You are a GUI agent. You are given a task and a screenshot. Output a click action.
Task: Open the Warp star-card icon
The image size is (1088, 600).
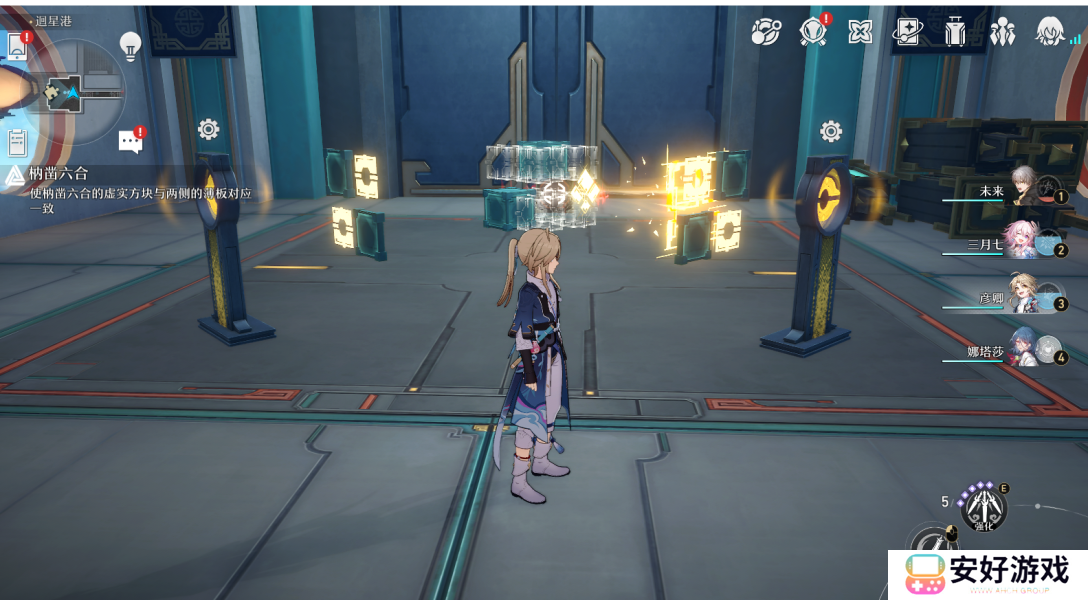[x=907, y=32]
